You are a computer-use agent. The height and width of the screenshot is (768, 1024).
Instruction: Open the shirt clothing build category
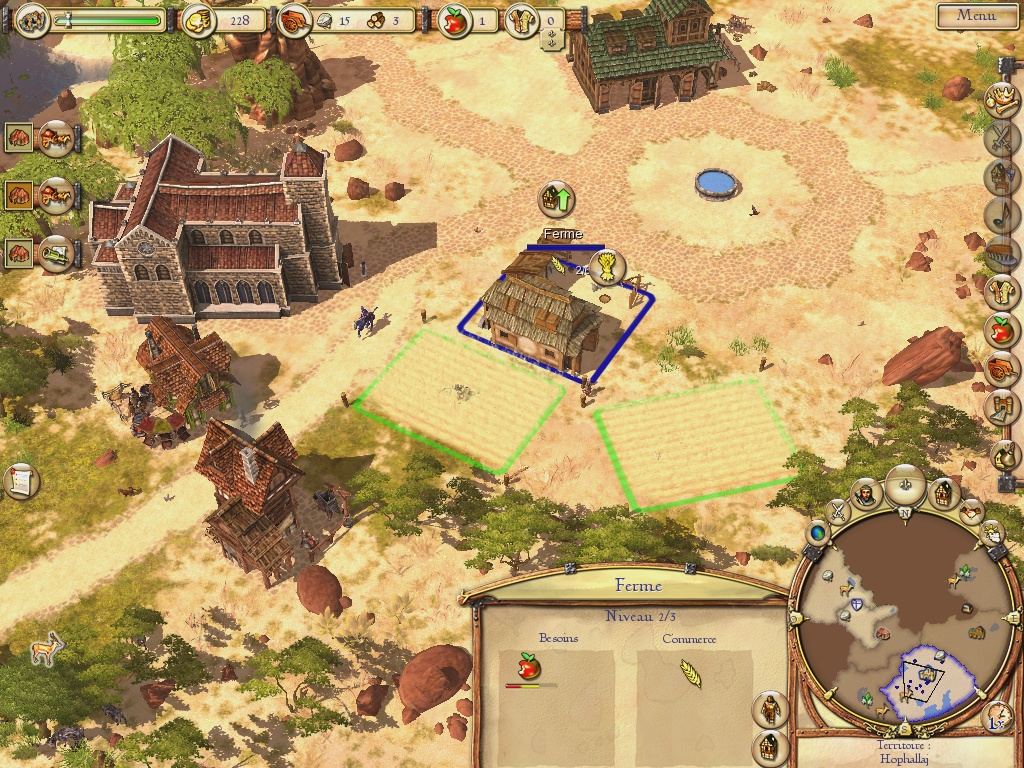point(1000,292)
